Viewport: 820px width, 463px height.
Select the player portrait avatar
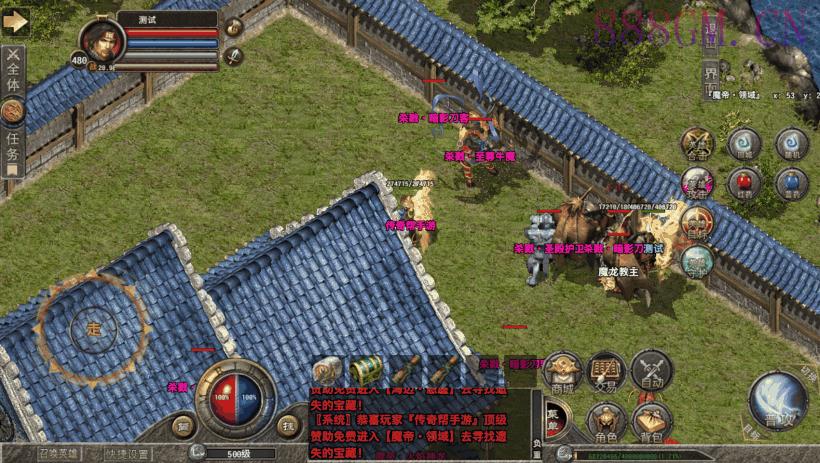pos(101,42)
